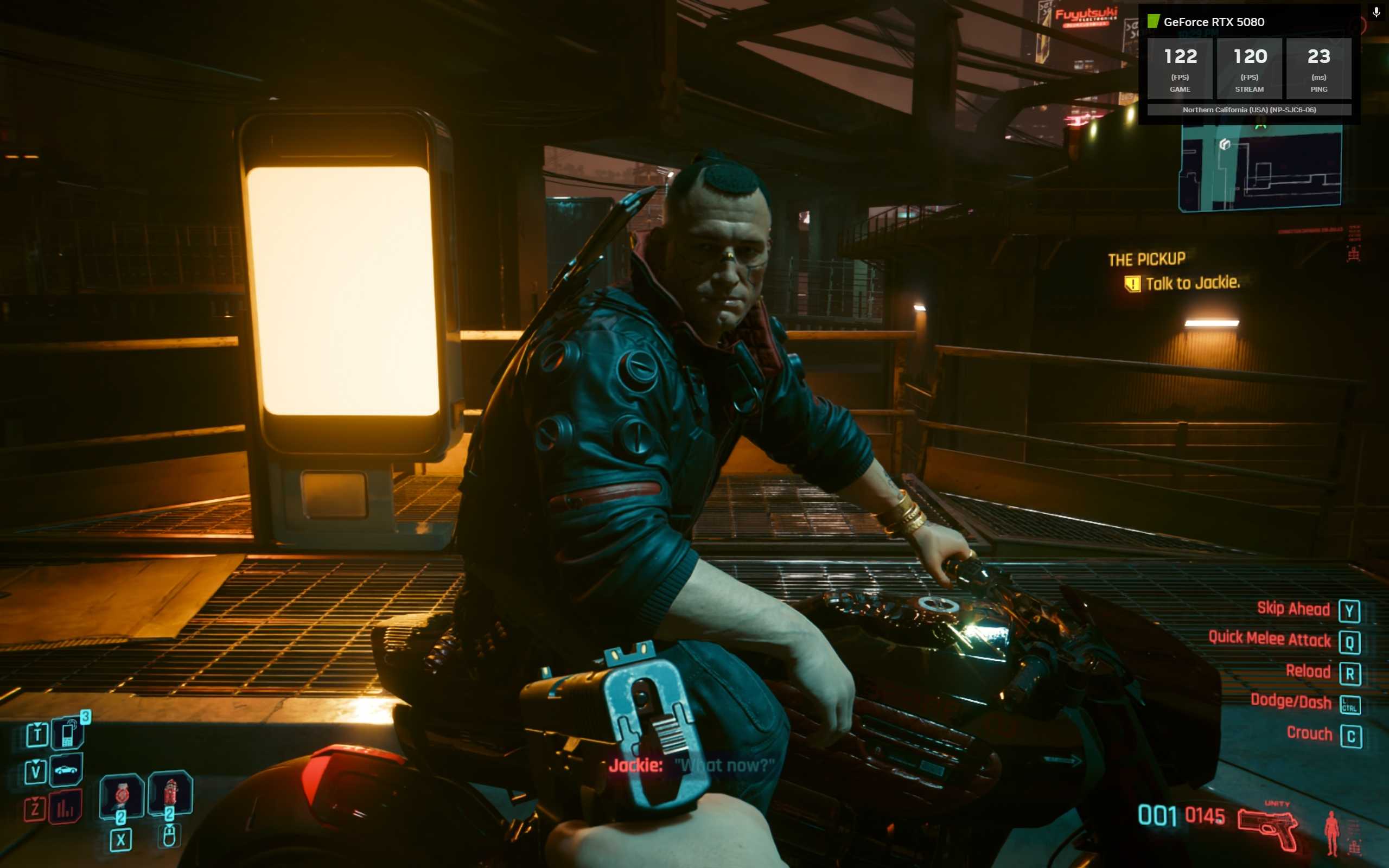
Task: Select the call vehicle car icon
Action: [x=66, y=770]
